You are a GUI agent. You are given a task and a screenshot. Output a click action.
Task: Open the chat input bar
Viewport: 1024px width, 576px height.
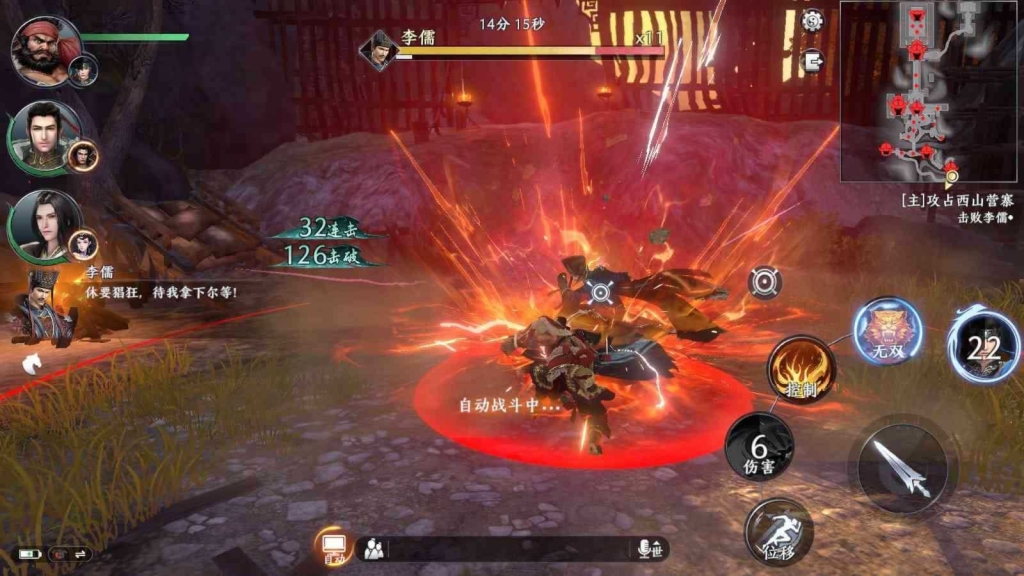coord(510,549)
